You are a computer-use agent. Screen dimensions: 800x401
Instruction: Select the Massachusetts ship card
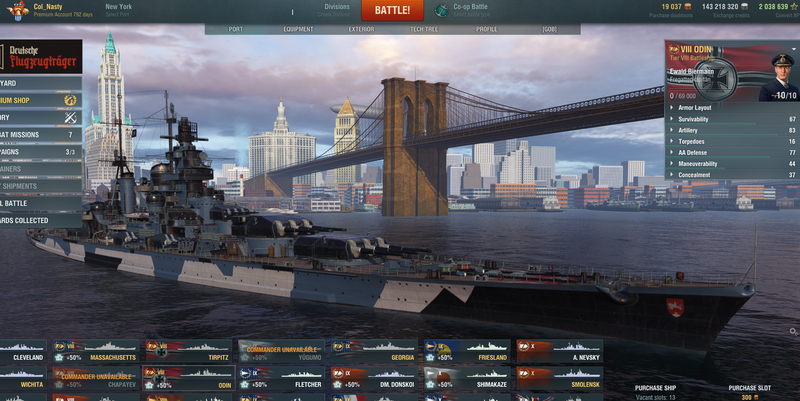coord(99,351)
